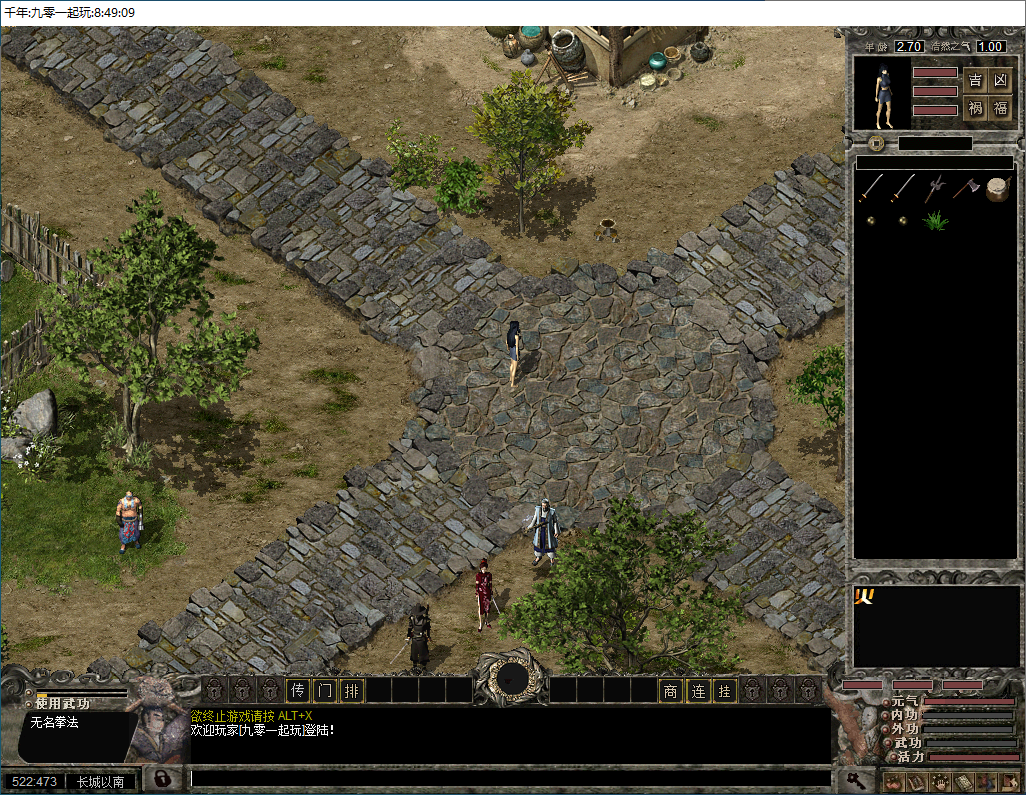
Task: Click the gold coin icon
Action: (875, 143)
